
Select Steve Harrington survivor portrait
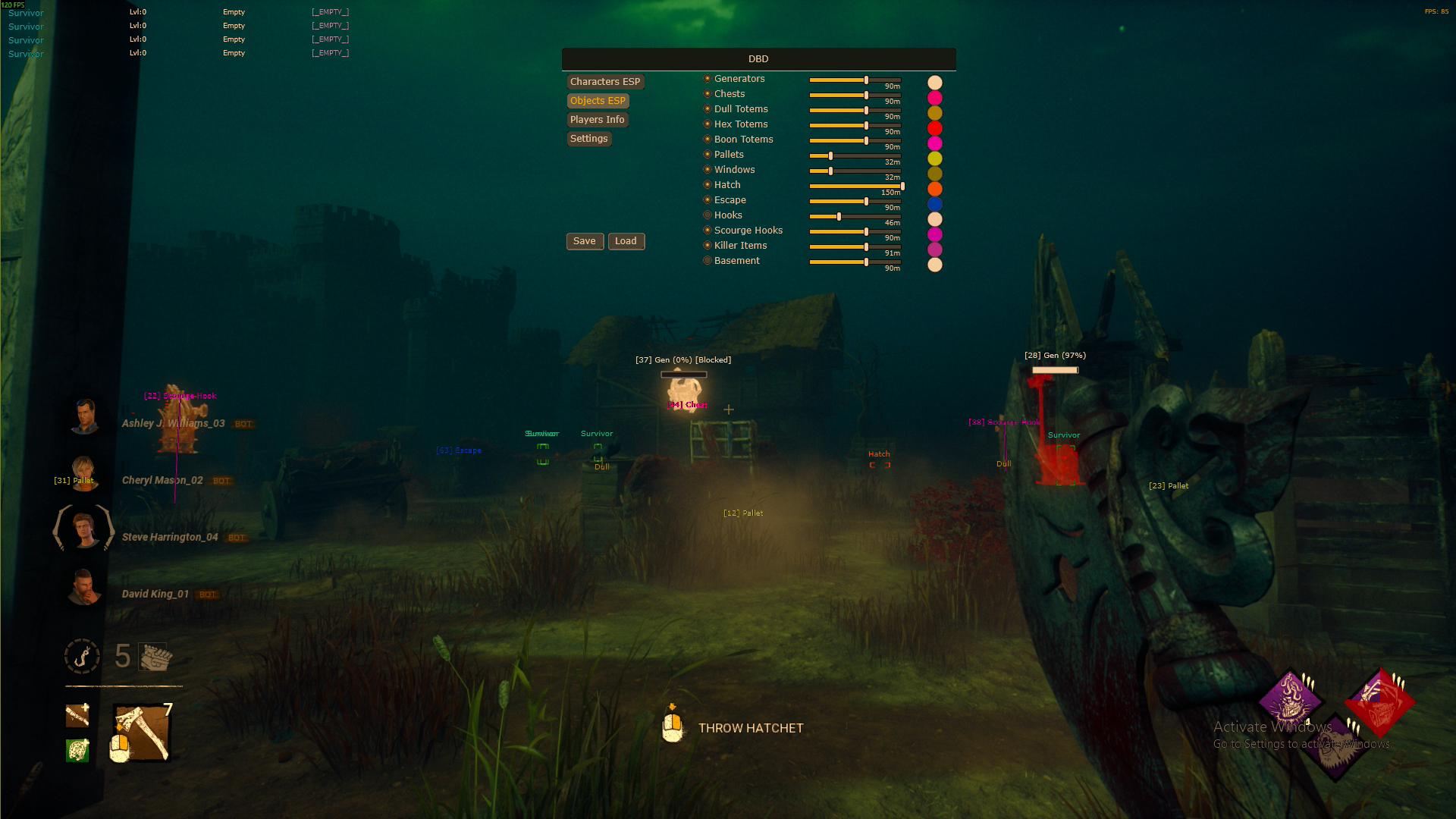[84, 529]
